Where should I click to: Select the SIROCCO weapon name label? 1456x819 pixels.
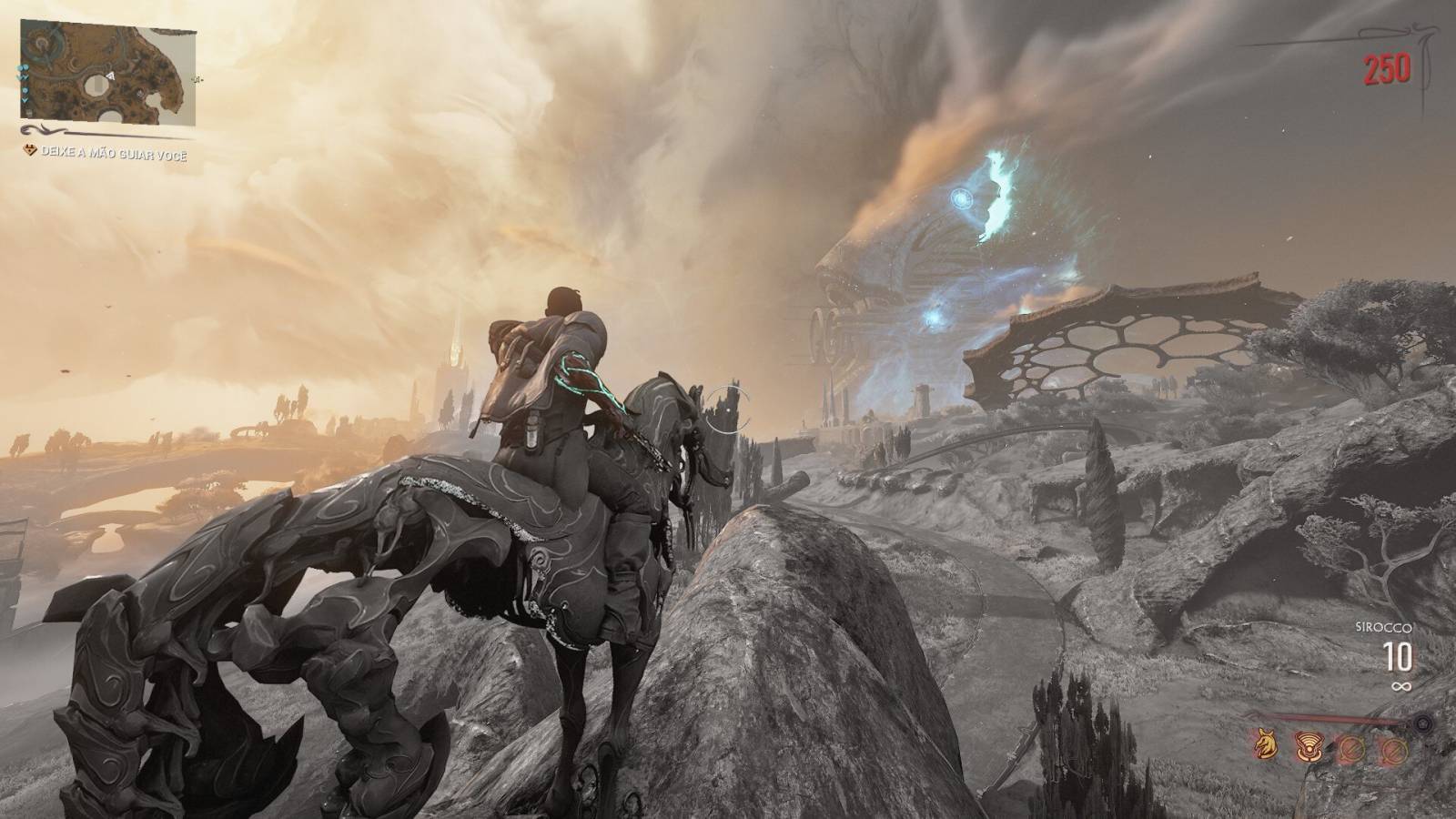1383,627
